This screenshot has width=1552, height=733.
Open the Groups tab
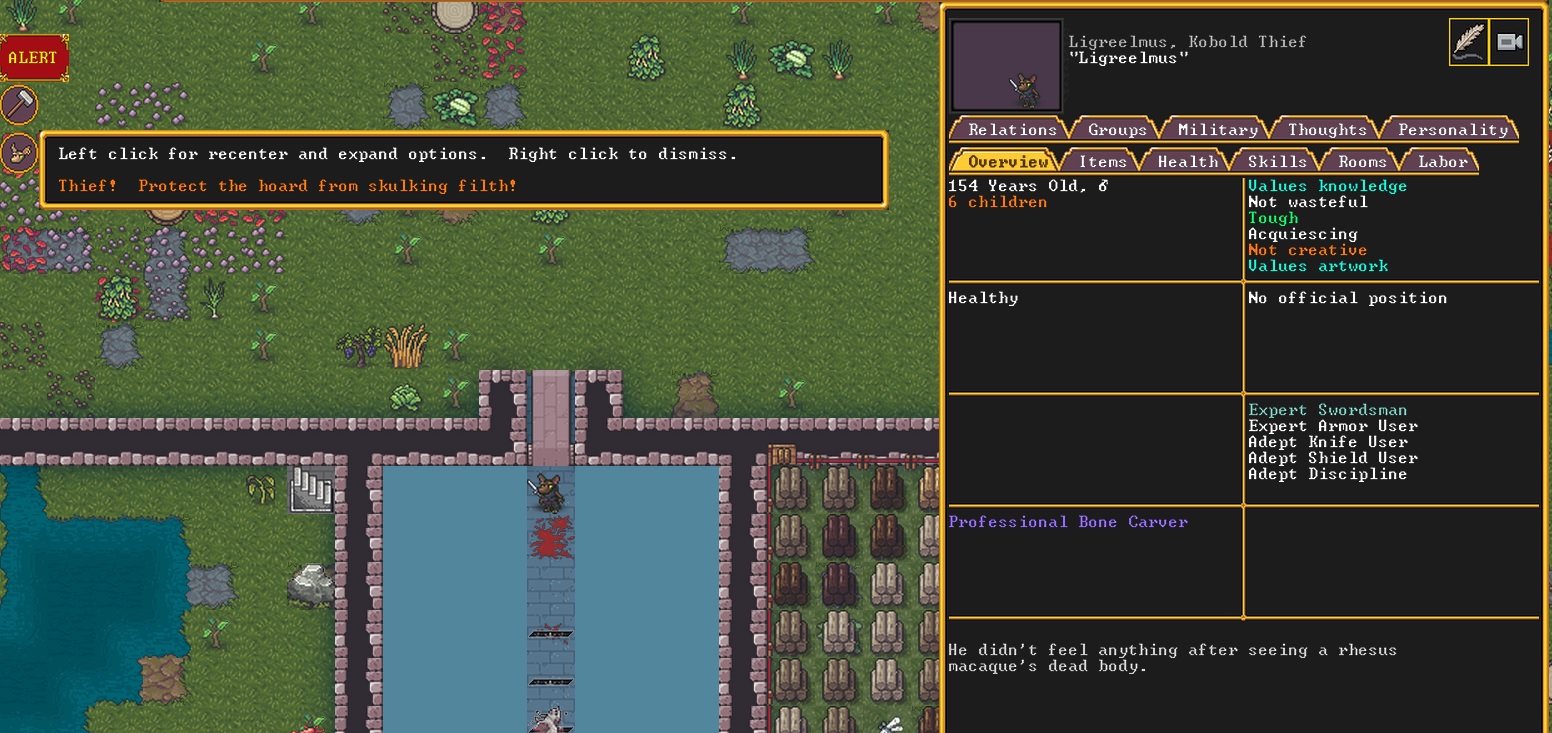tap(1116, 129)
